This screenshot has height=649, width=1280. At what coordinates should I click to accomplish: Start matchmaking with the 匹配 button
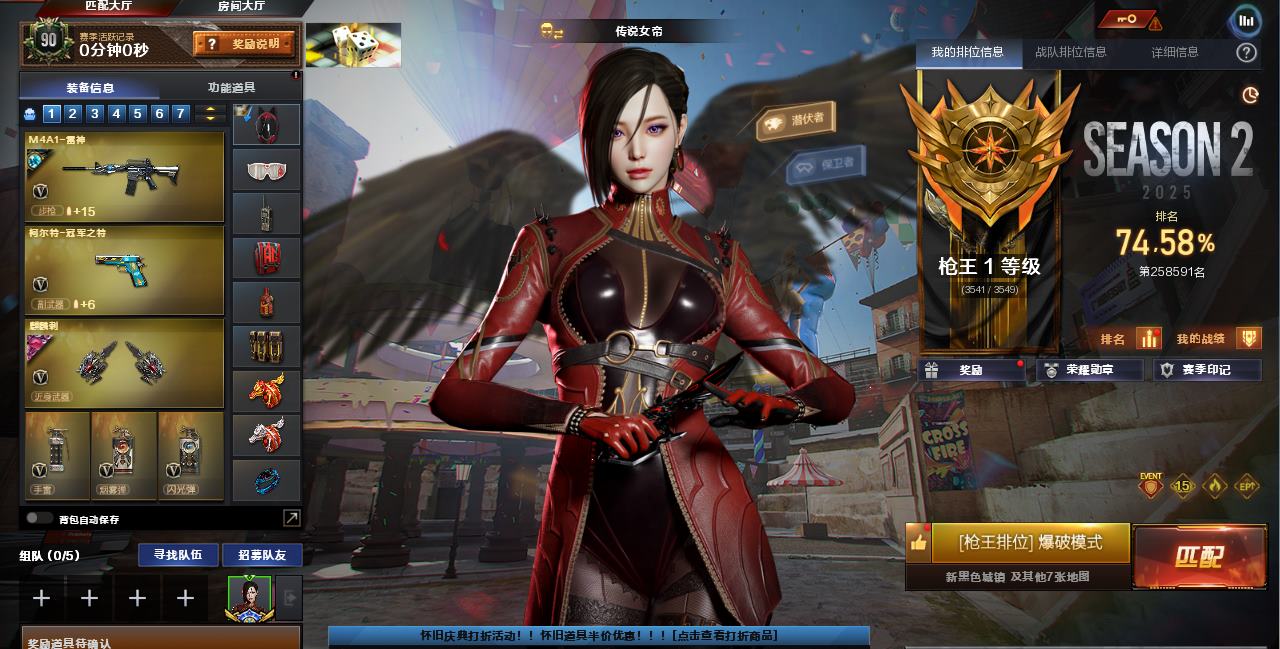tap(1198, 557)
